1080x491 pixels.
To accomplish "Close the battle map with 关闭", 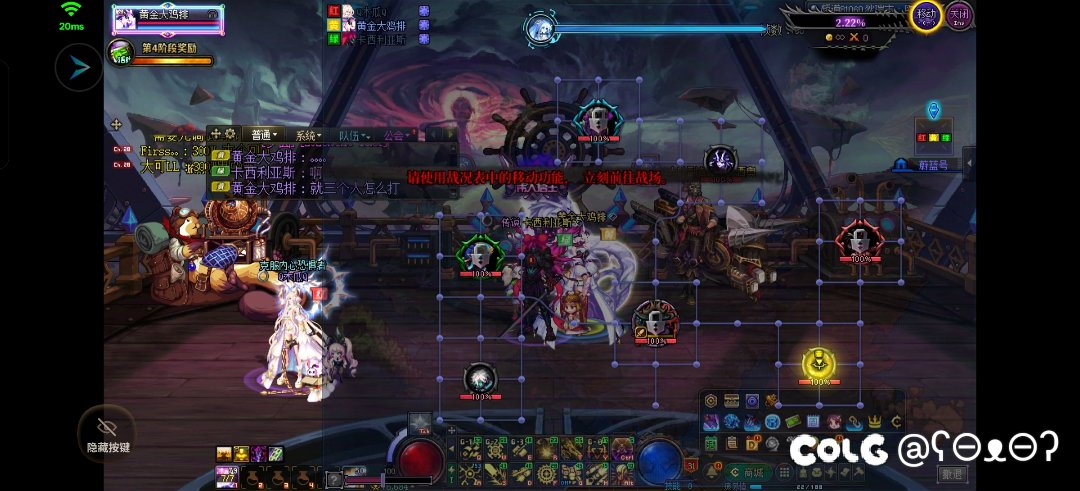I will (x=960, y=15).
